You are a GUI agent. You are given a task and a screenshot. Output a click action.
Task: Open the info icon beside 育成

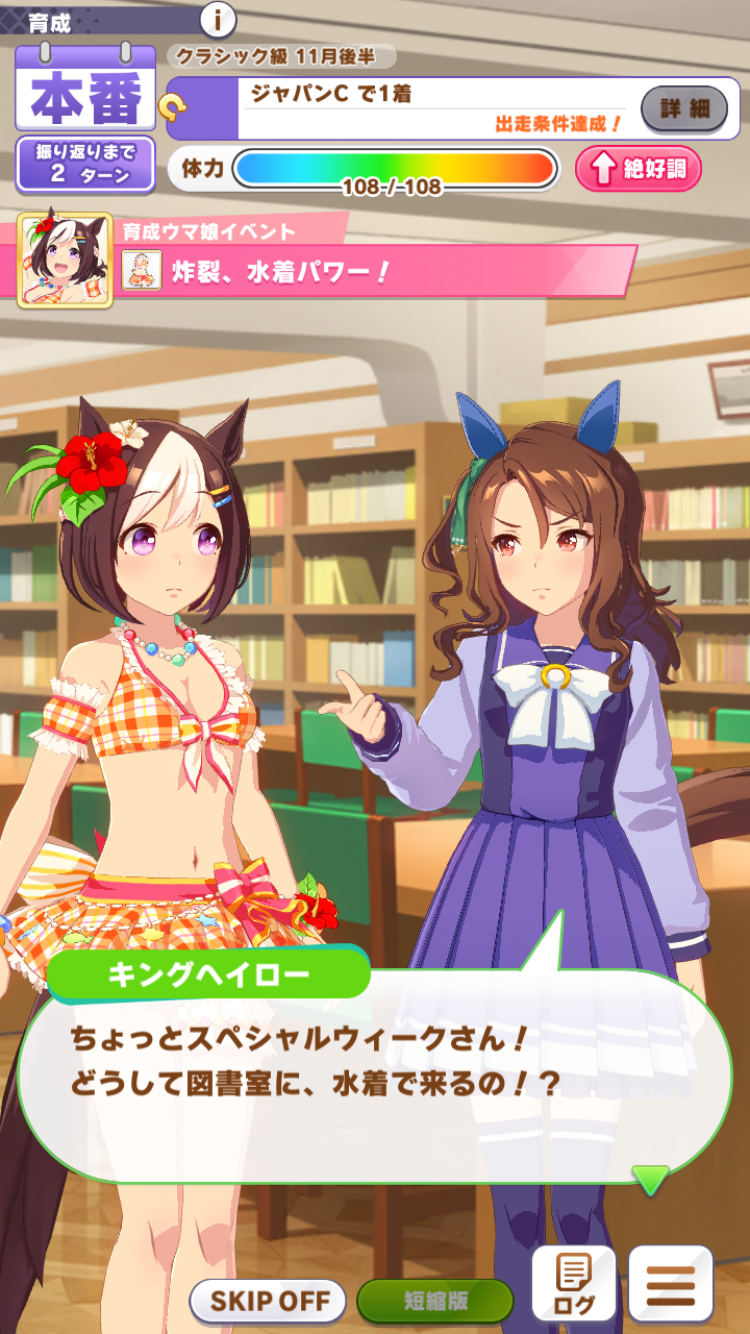pos(218,19)
